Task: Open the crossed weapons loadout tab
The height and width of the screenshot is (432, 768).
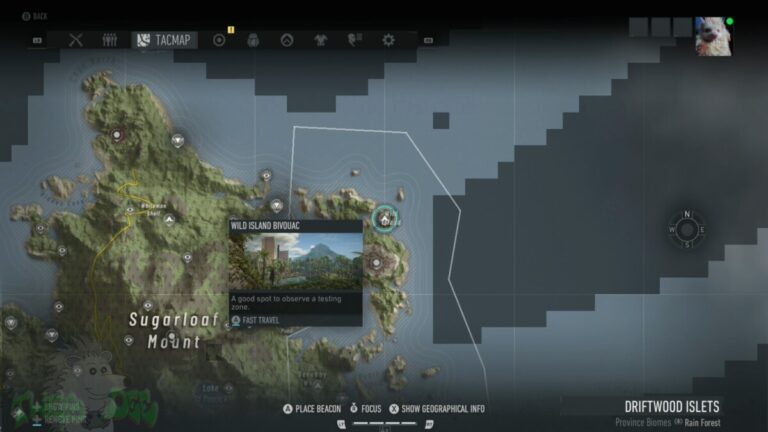Action: 76,40
